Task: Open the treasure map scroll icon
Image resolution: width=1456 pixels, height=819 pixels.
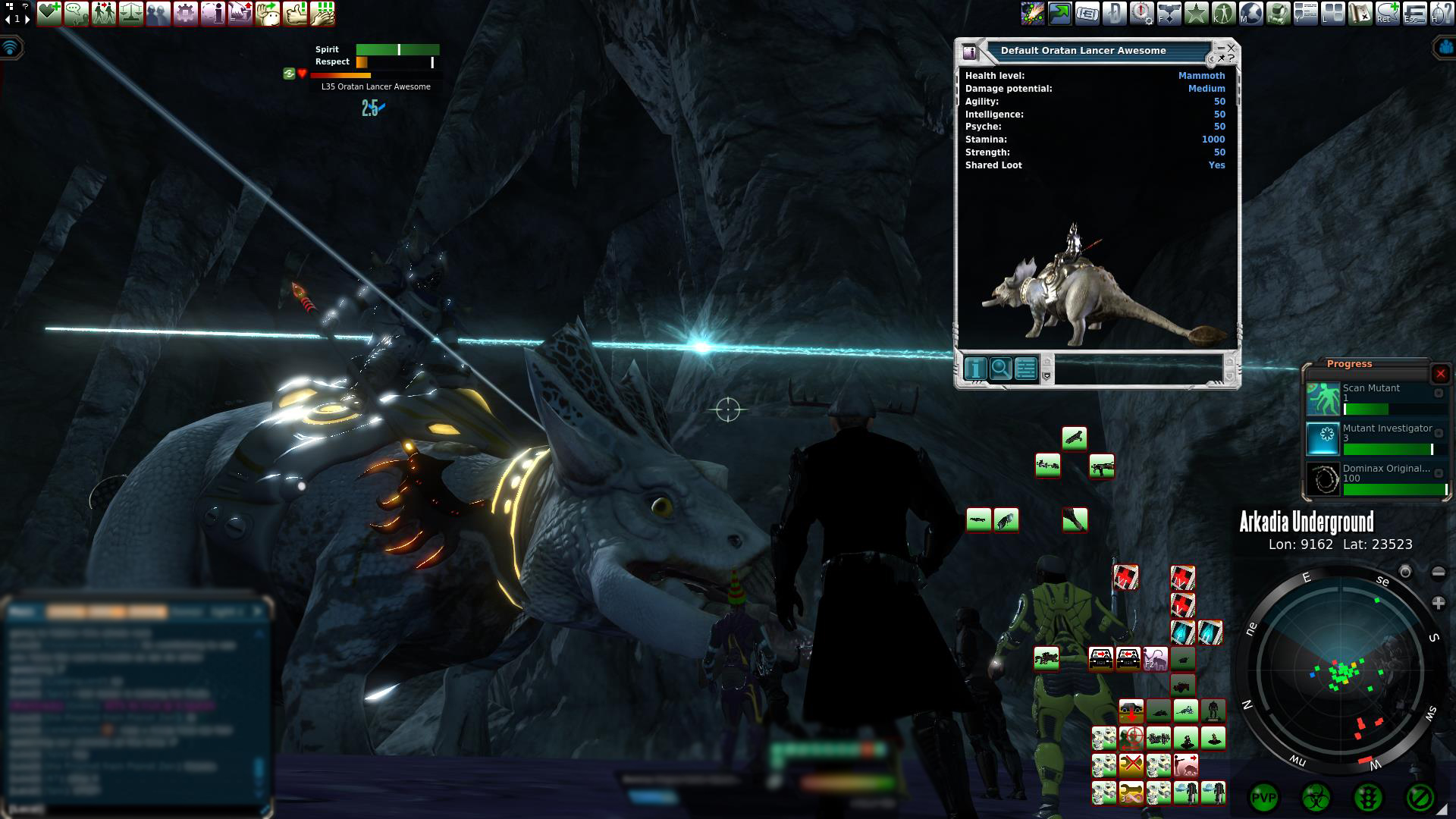Action: pos(1360,13)
